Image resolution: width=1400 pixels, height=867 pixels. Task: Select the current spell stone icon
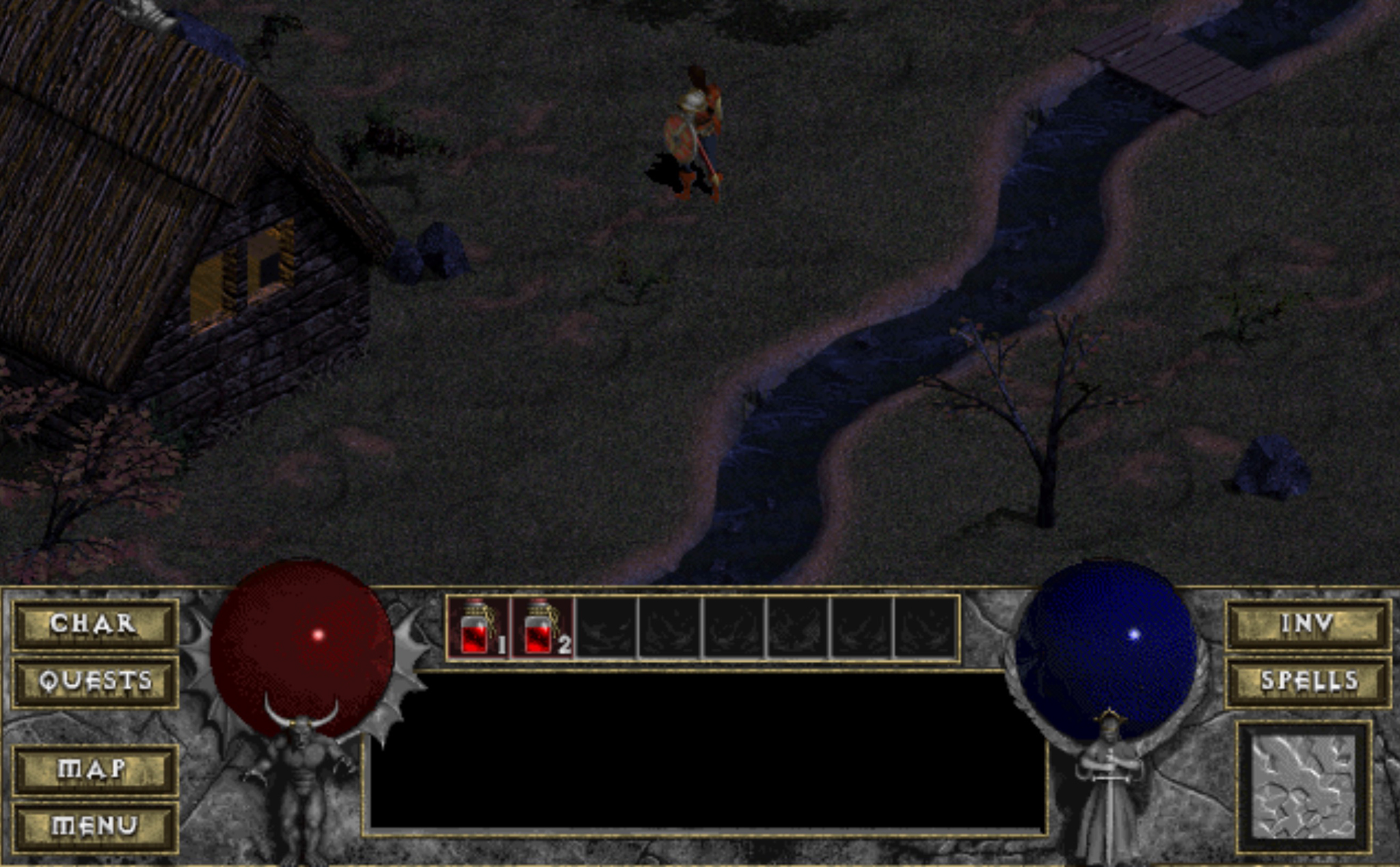[x=1304, y=786]
